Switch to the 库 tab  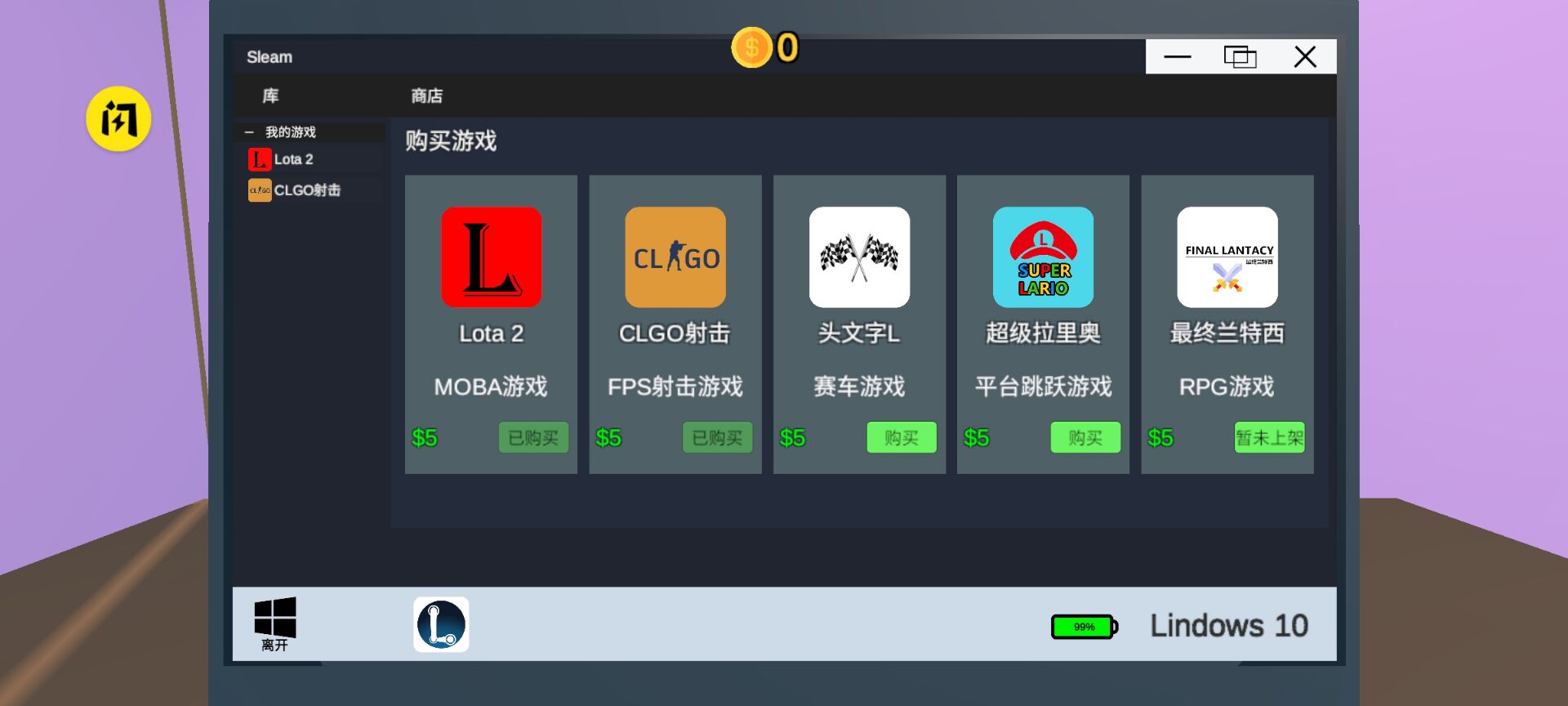click(269, 96)
